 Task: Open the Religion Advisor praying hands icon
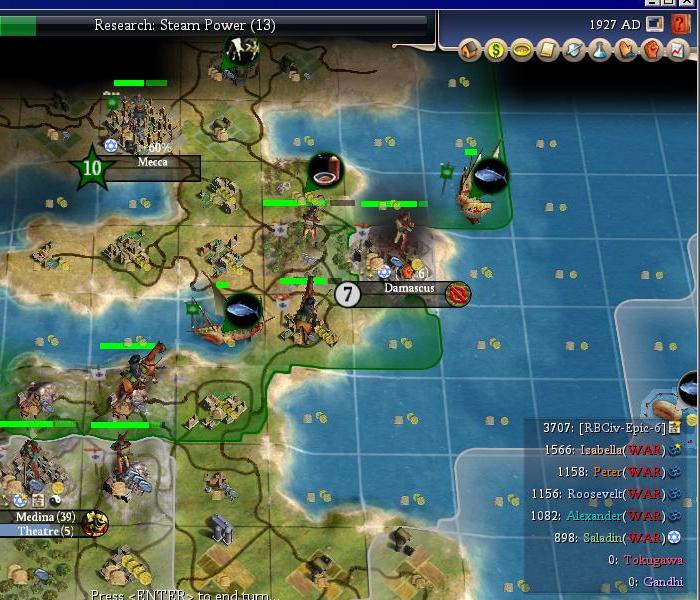(626, 49)
